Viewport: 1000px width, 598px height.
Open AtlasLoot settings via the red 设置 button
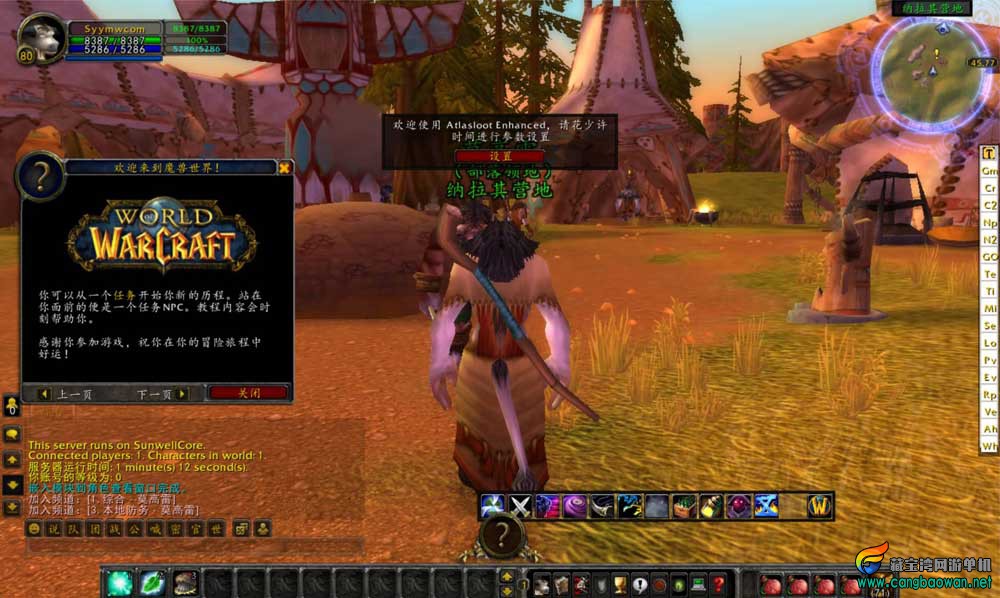(x=500, y=156)
